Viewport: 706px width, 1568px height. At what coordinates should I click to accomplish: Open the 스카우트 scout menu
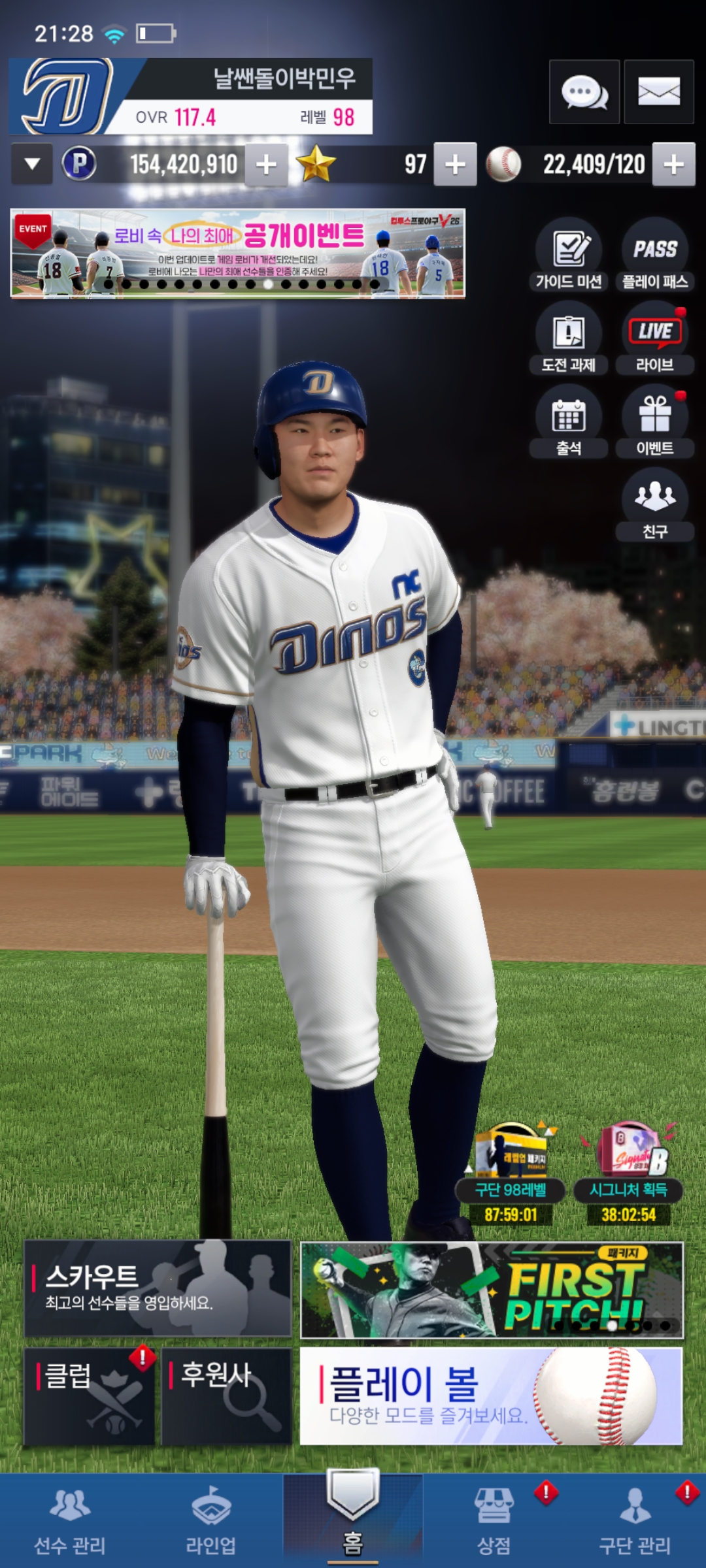tap(158, 1288)
